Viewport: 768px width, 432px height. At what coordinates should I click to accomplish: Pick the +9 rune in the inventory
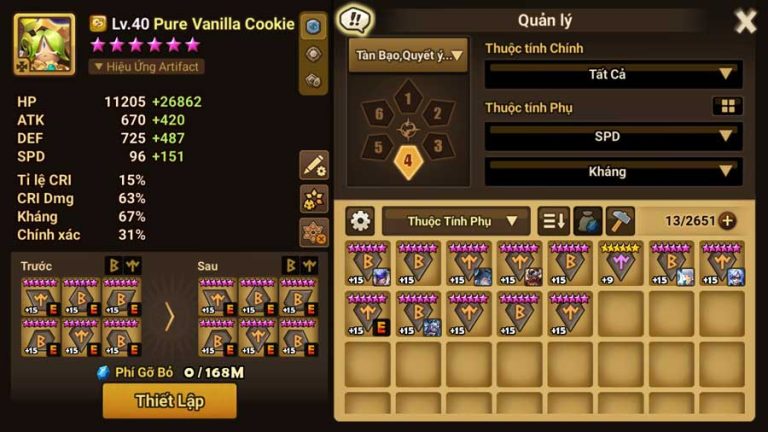tap(620, 263)
